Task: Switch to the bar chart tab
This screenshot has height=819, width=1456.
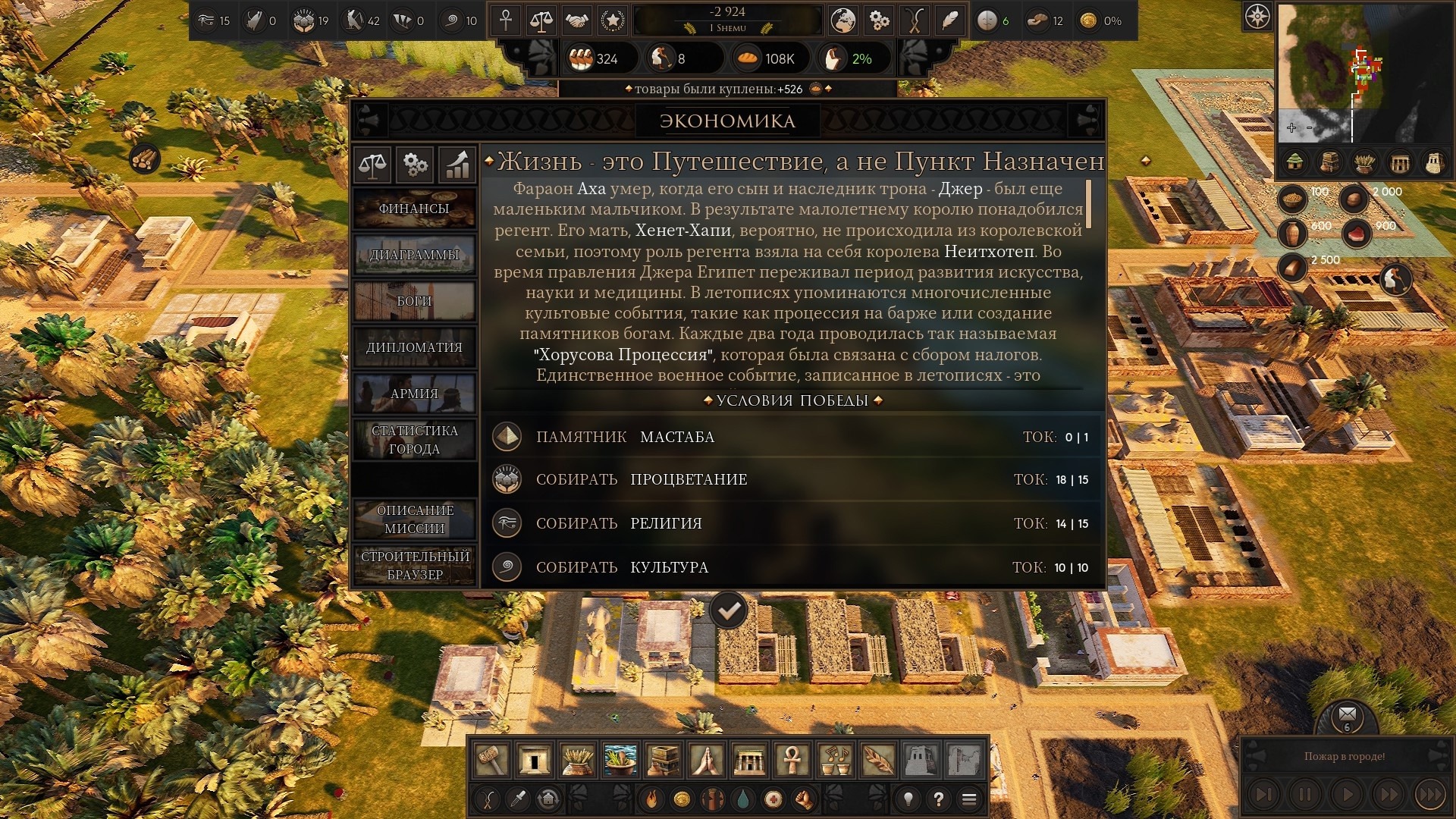Action: pyautogui.click(x=457, y=164)
